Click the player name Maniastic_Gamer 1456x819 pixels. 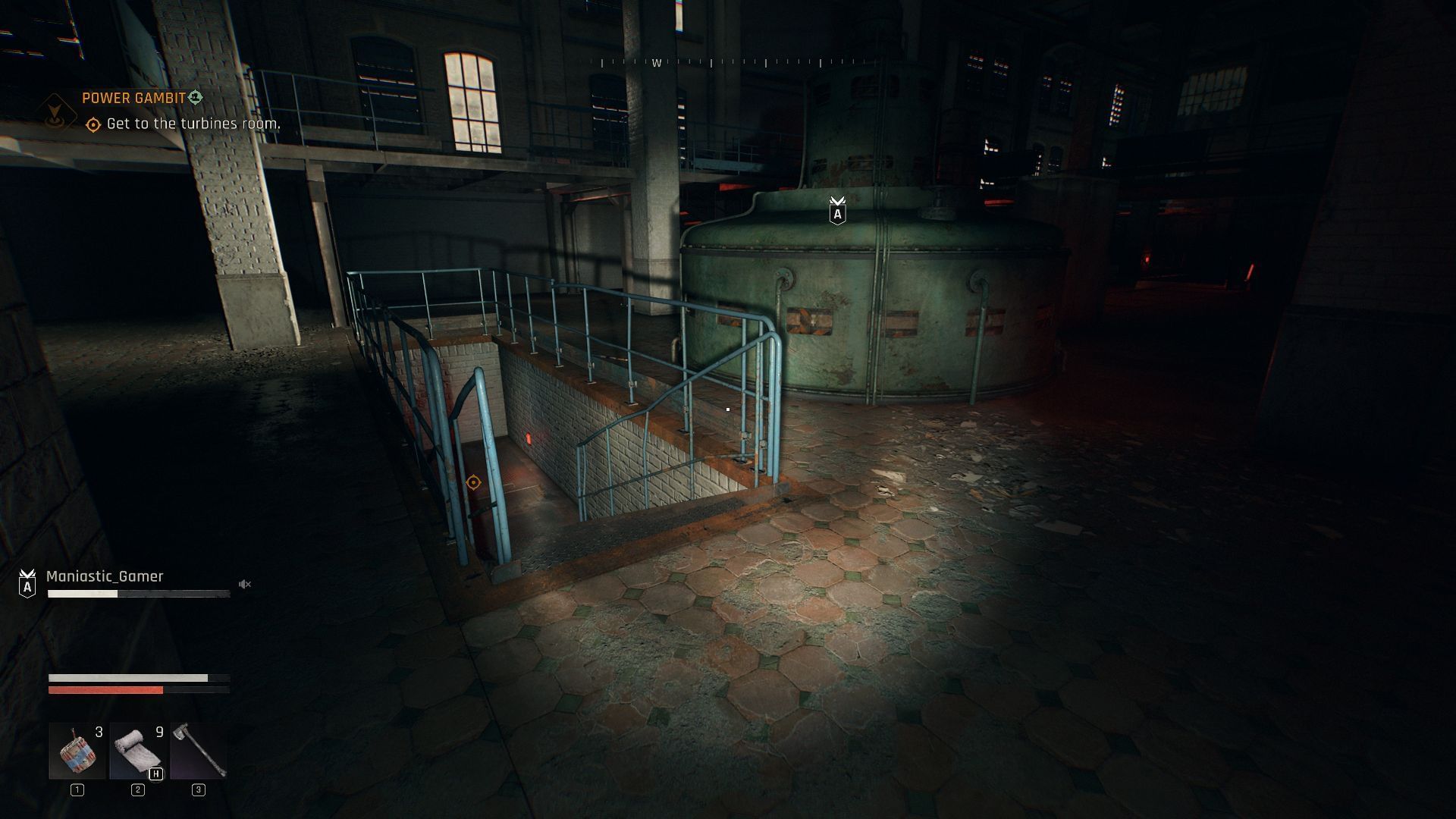point(104,576)
